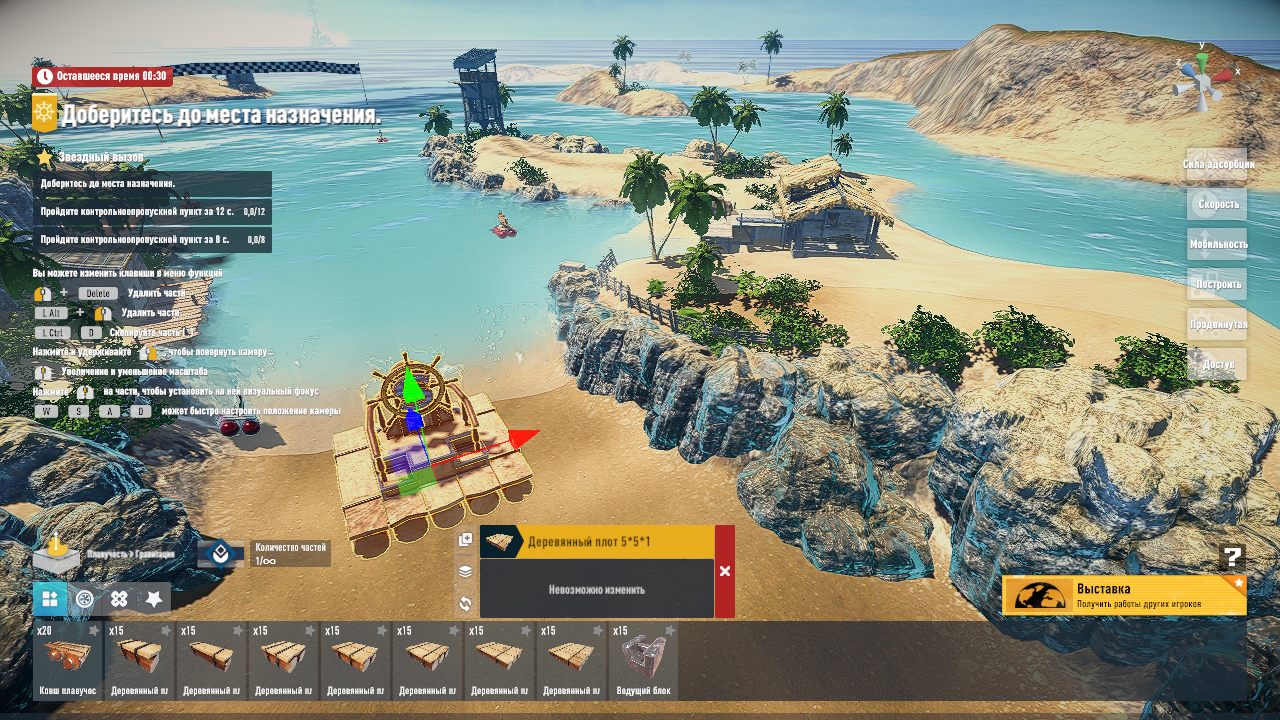Click the Построить build button
This screenshot has width=1280, height=720.
pyautogui.click(x=1217, y=284)
